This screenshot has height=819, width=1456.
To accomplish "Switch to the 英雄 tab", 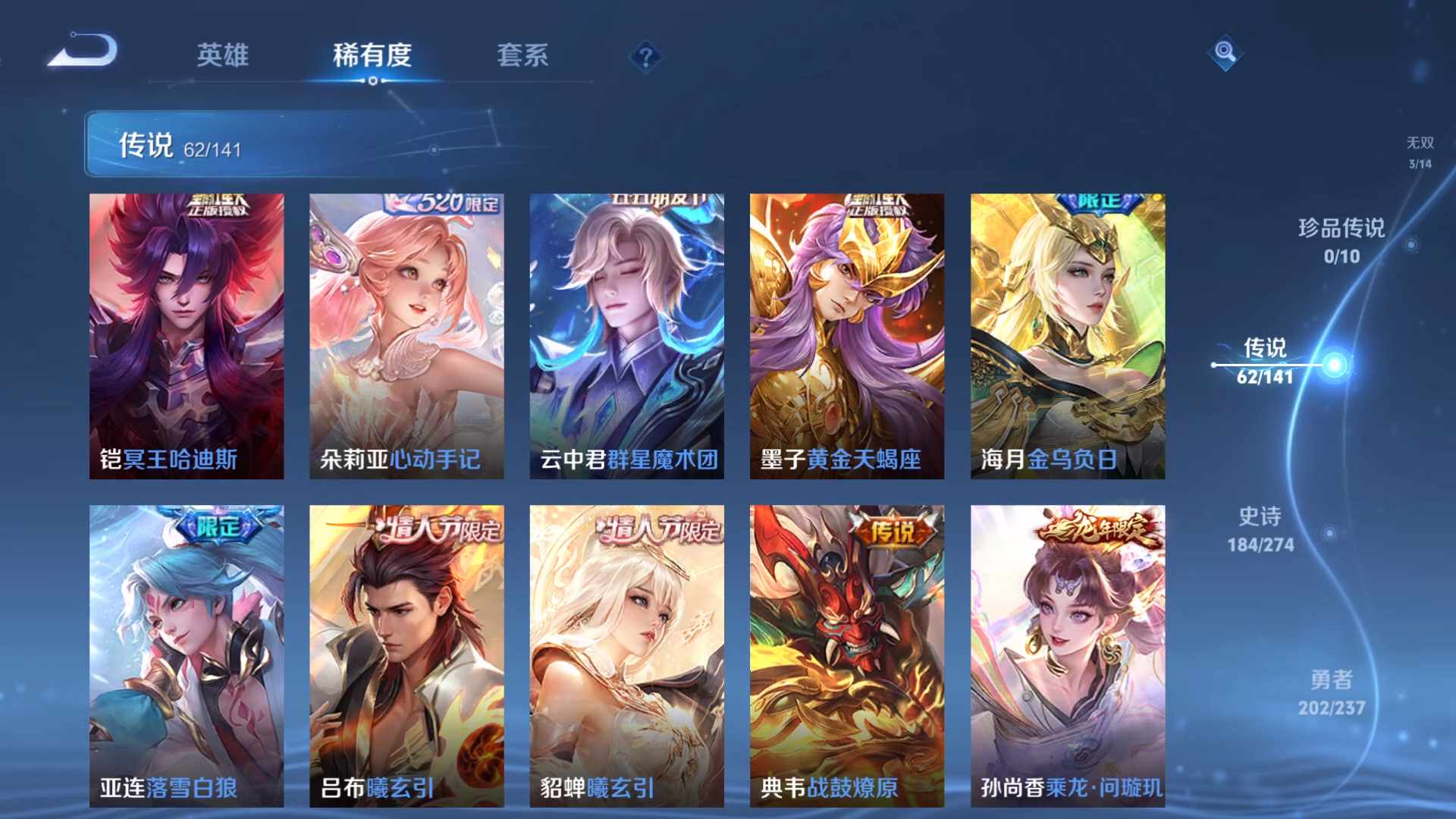I will pyautogui.click(x=222, y=55).
